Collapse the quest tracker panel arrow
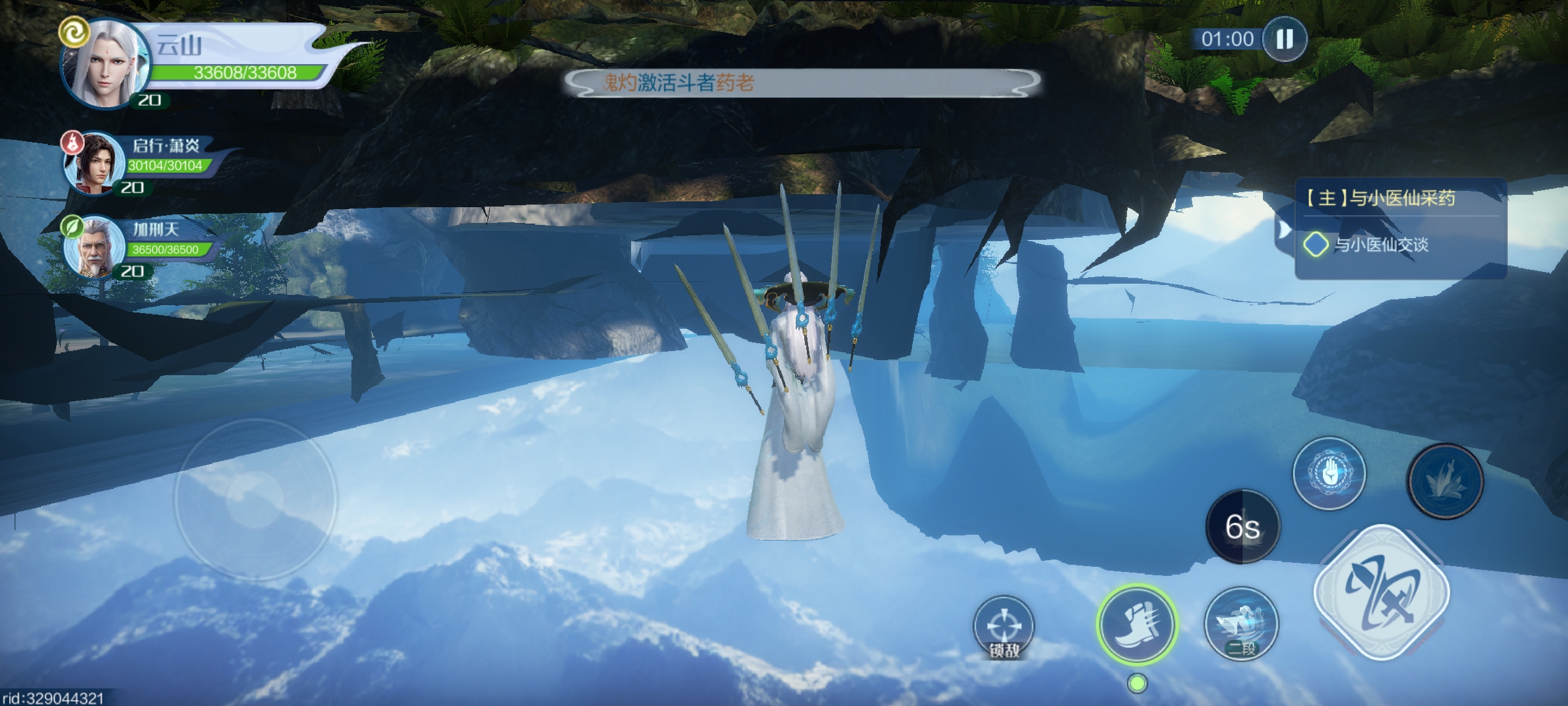The height and width of the screenshot is (706, 1568). pos(1283,229)
